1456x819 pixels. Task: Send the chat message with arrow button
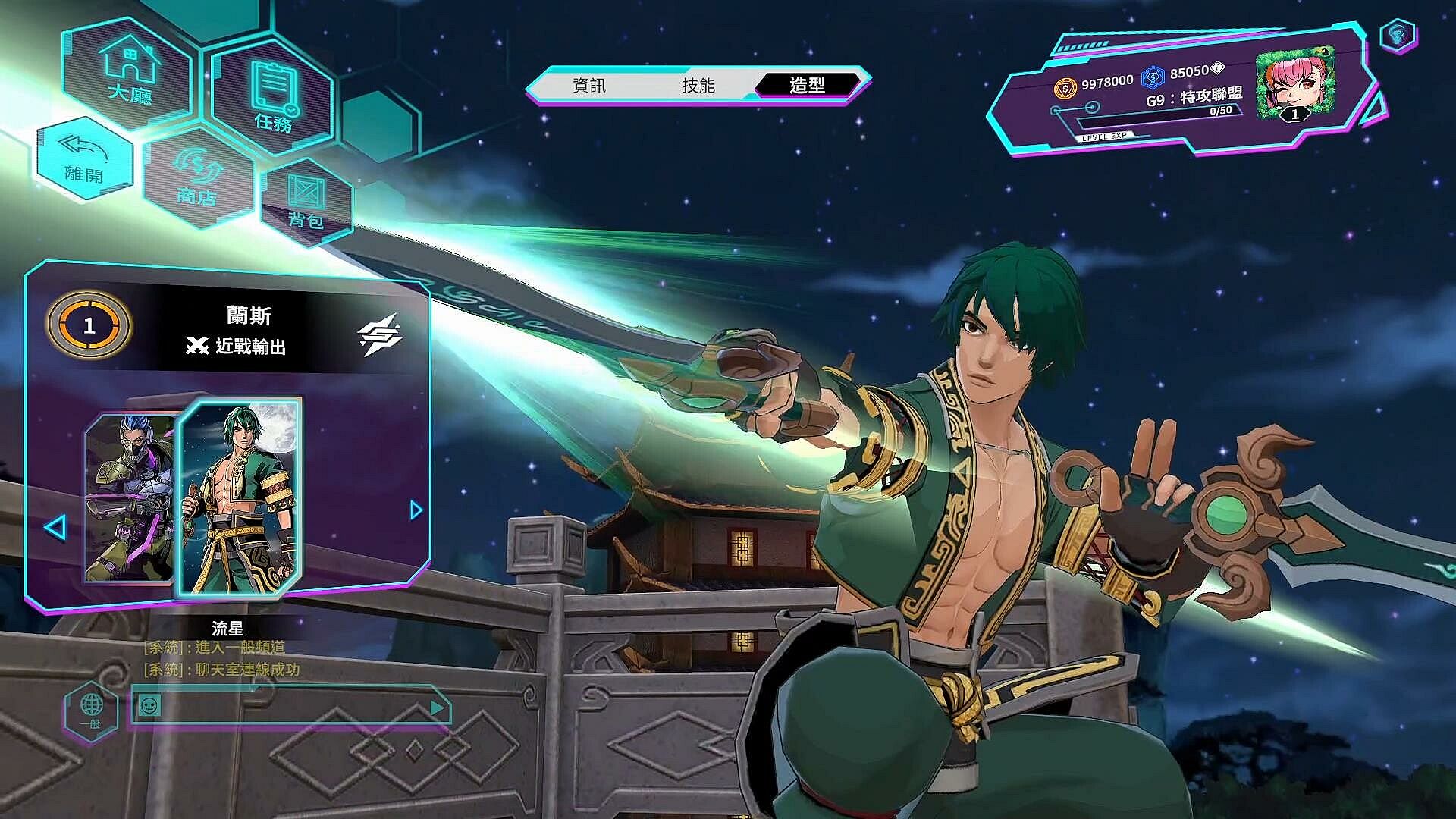[x=437, y=708]
